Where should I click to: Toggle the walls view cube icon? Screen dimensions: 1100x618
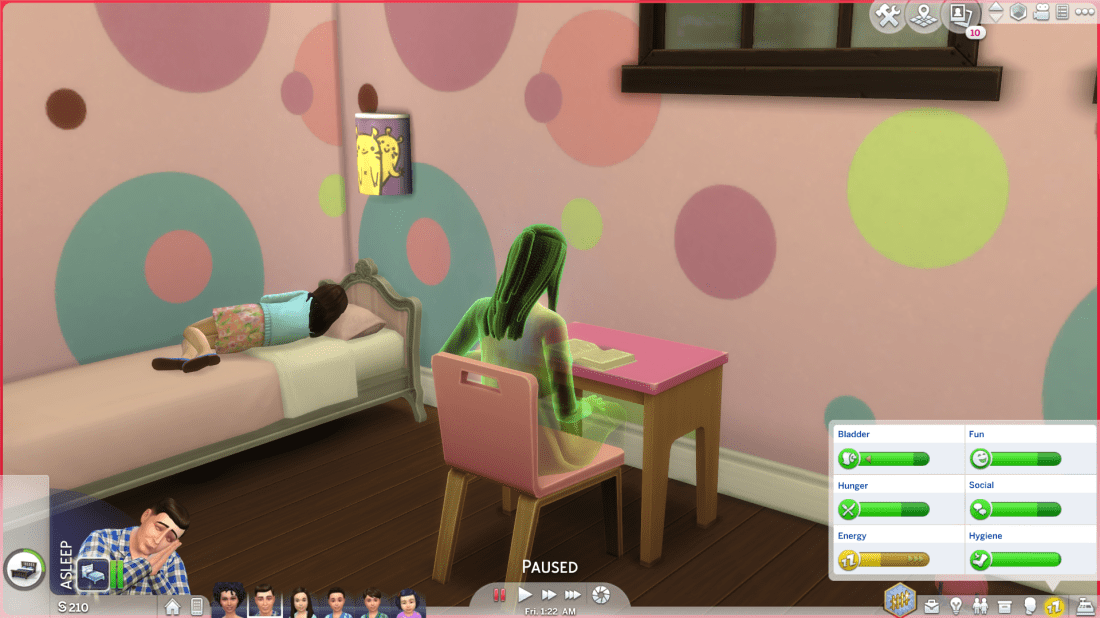pos(1019,13)
